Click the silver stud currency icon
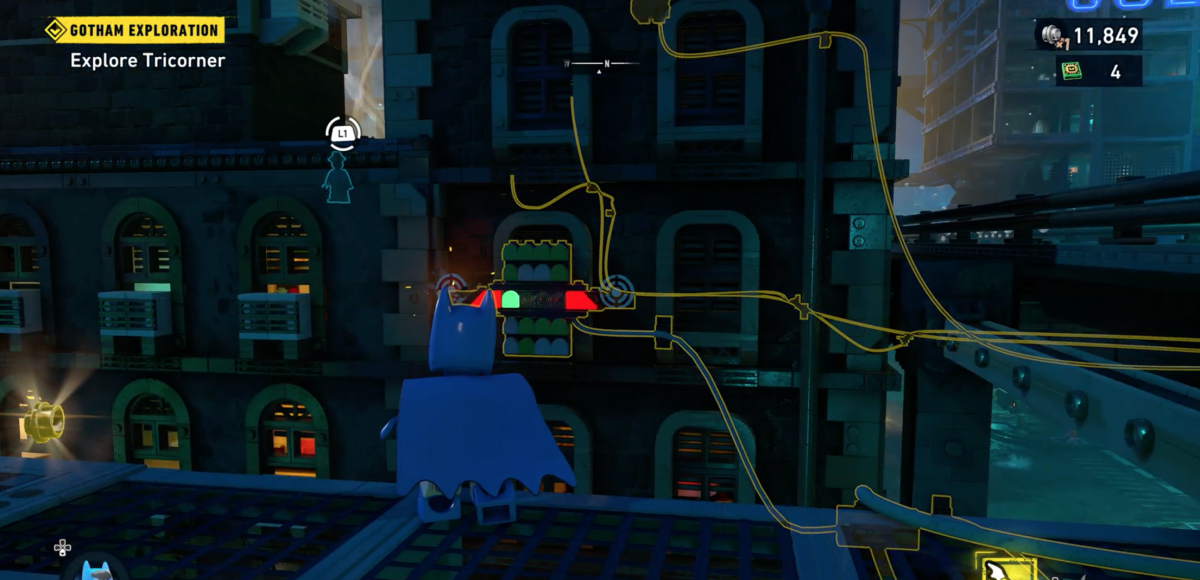The height and width of the screenshot is (580, 1200). [1051, 36]
